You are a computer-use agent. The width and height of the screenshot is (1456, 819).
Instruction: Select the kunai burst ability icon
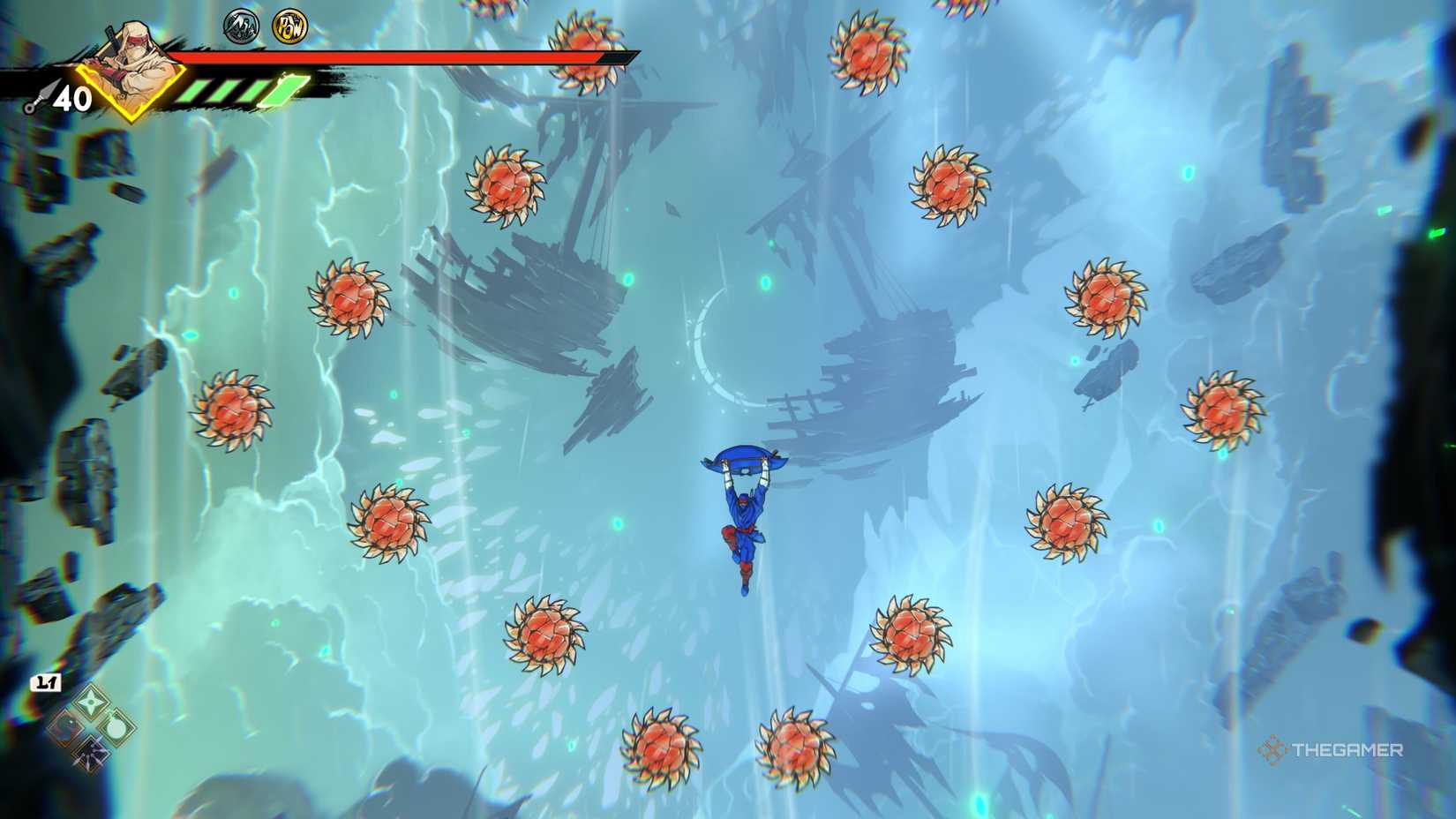pyautogui.click(x=92, y=755)
